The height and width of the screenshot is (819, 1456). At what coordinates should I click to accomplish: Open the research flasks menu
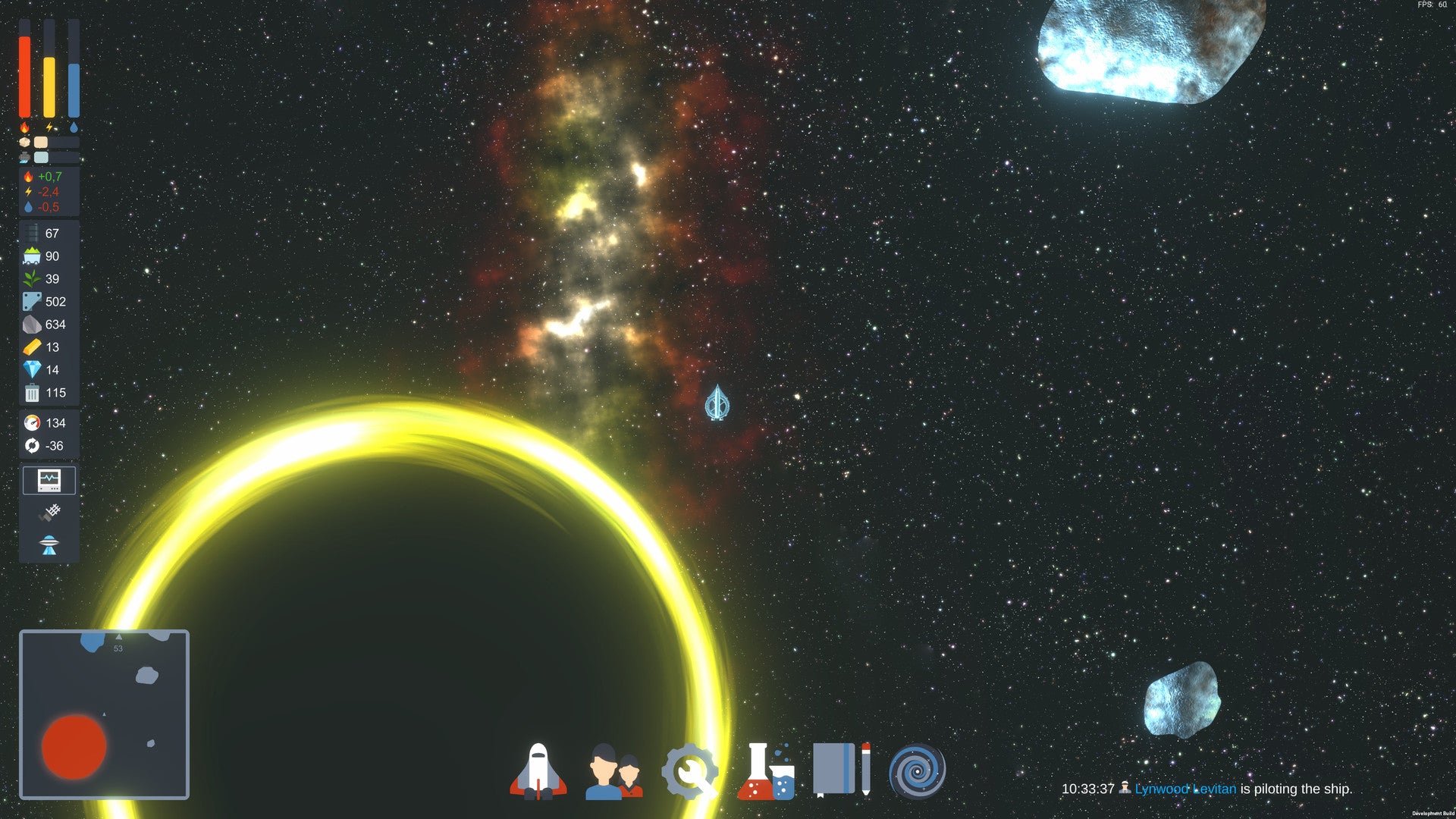pos(765,771)
